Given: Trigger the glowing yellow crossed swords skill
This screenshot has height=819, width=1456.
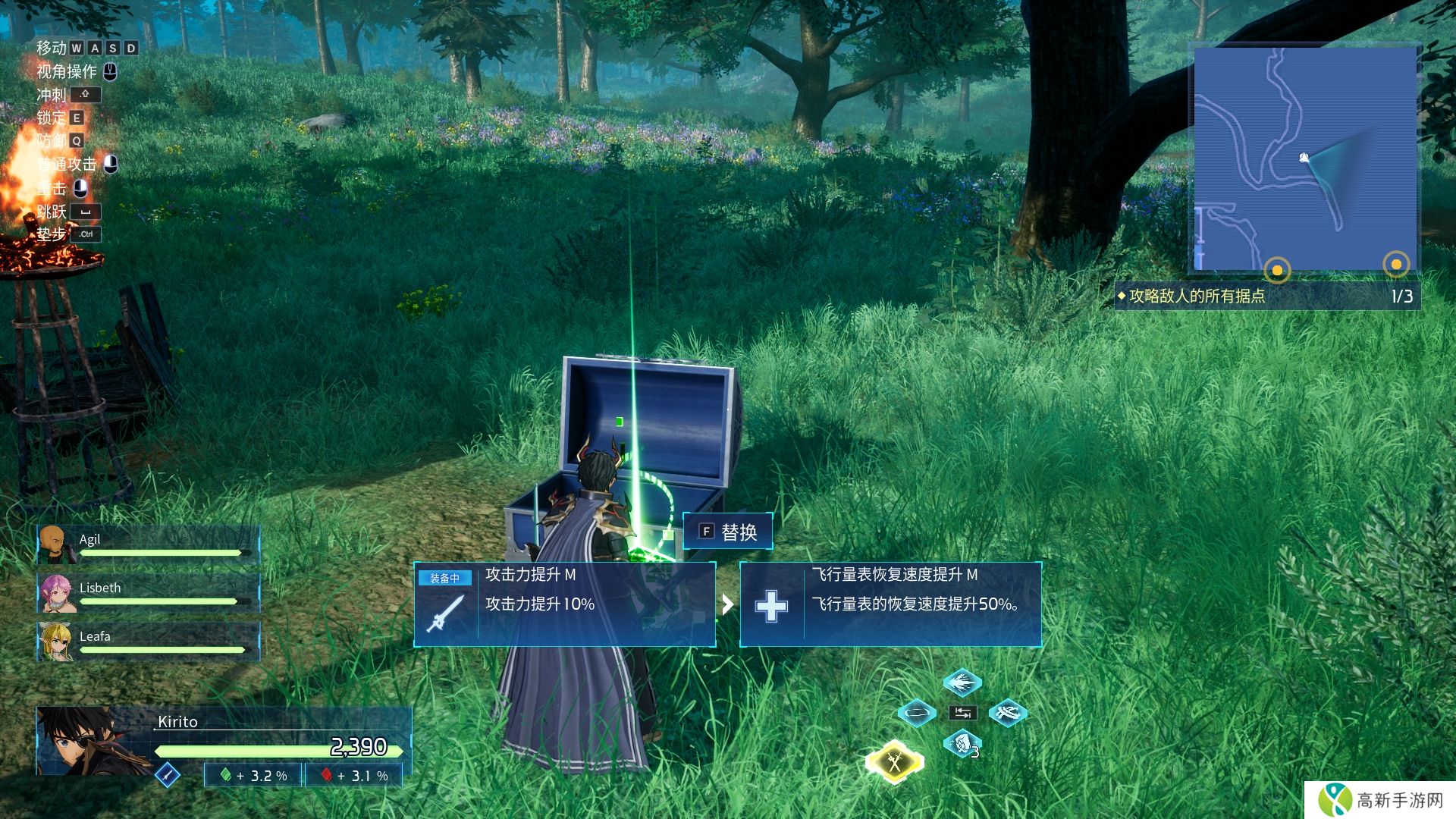Looking at the screenshot, I should [x=895, y=761].
